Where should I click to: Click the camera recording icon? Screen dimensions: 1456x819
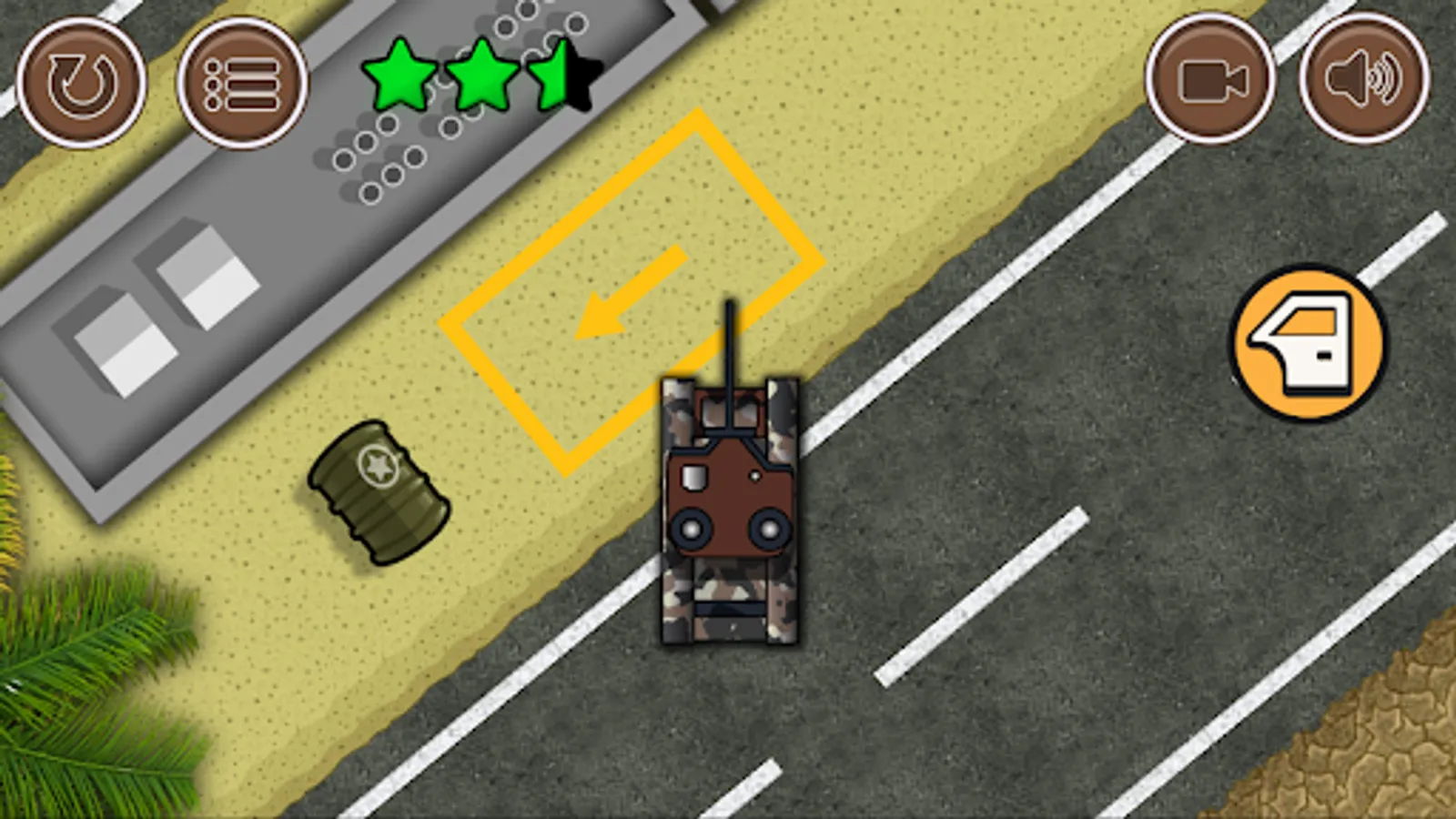coord(1210,82)
